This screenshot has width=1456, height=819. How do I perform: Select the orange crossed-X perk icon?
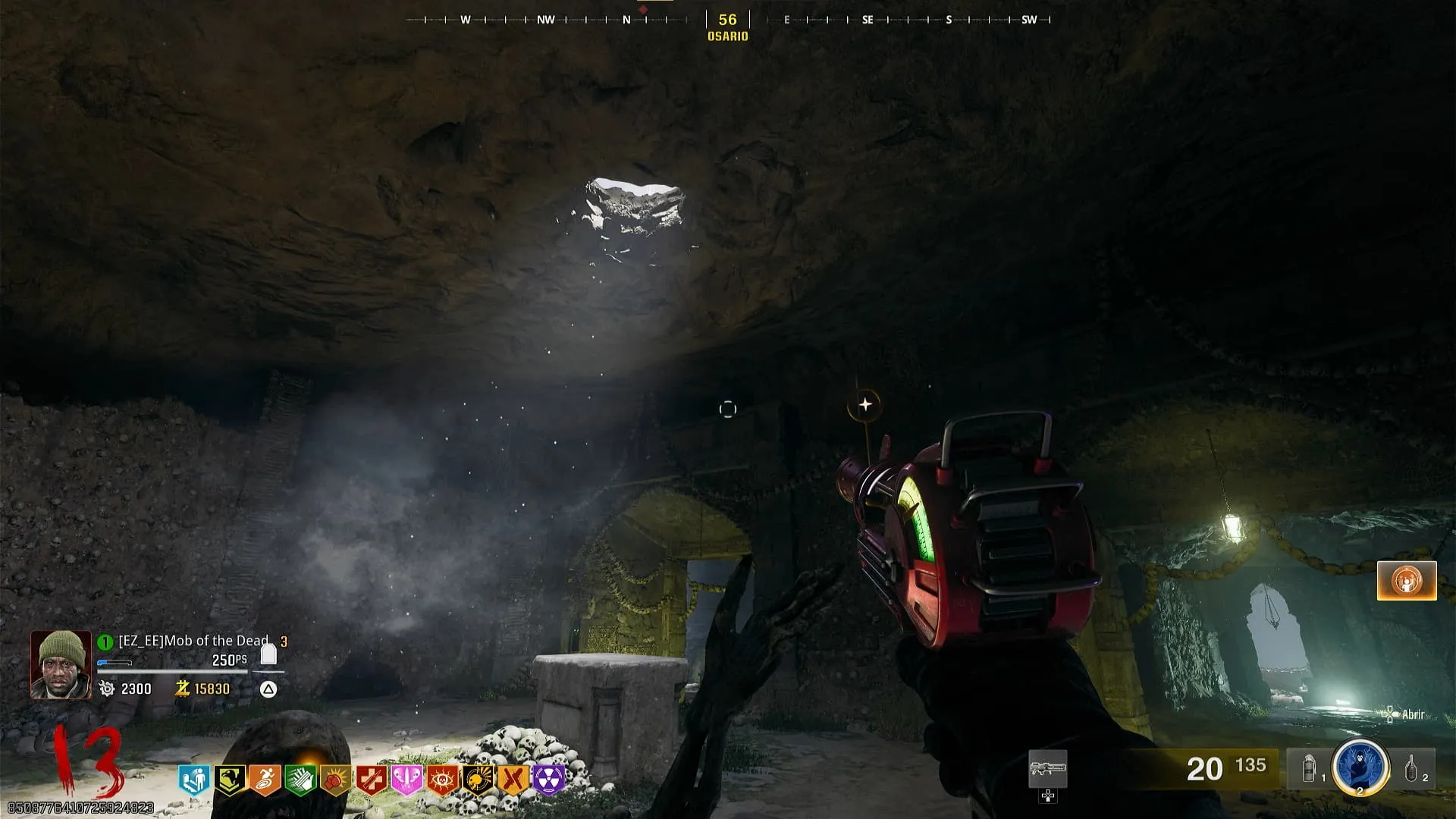coord(513,779)
